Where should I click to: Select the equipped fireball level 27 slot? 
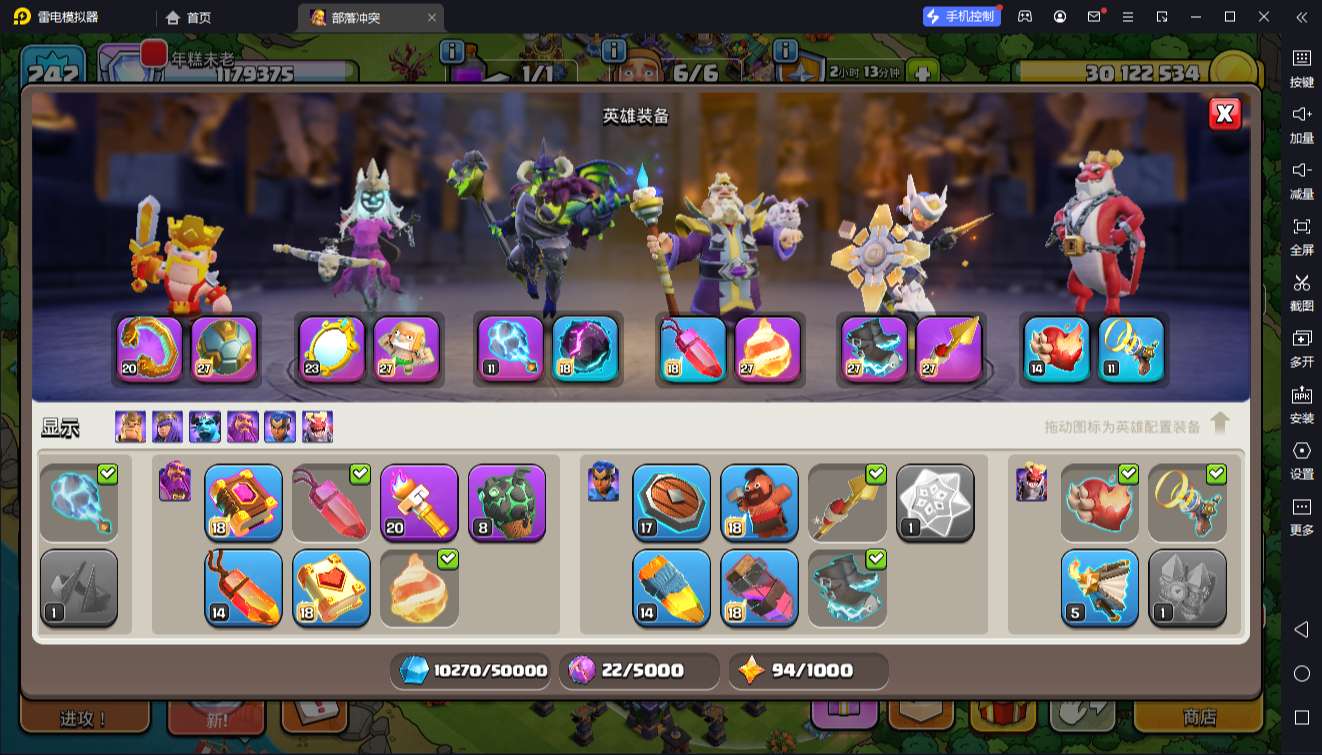click(x=768, y=349)
